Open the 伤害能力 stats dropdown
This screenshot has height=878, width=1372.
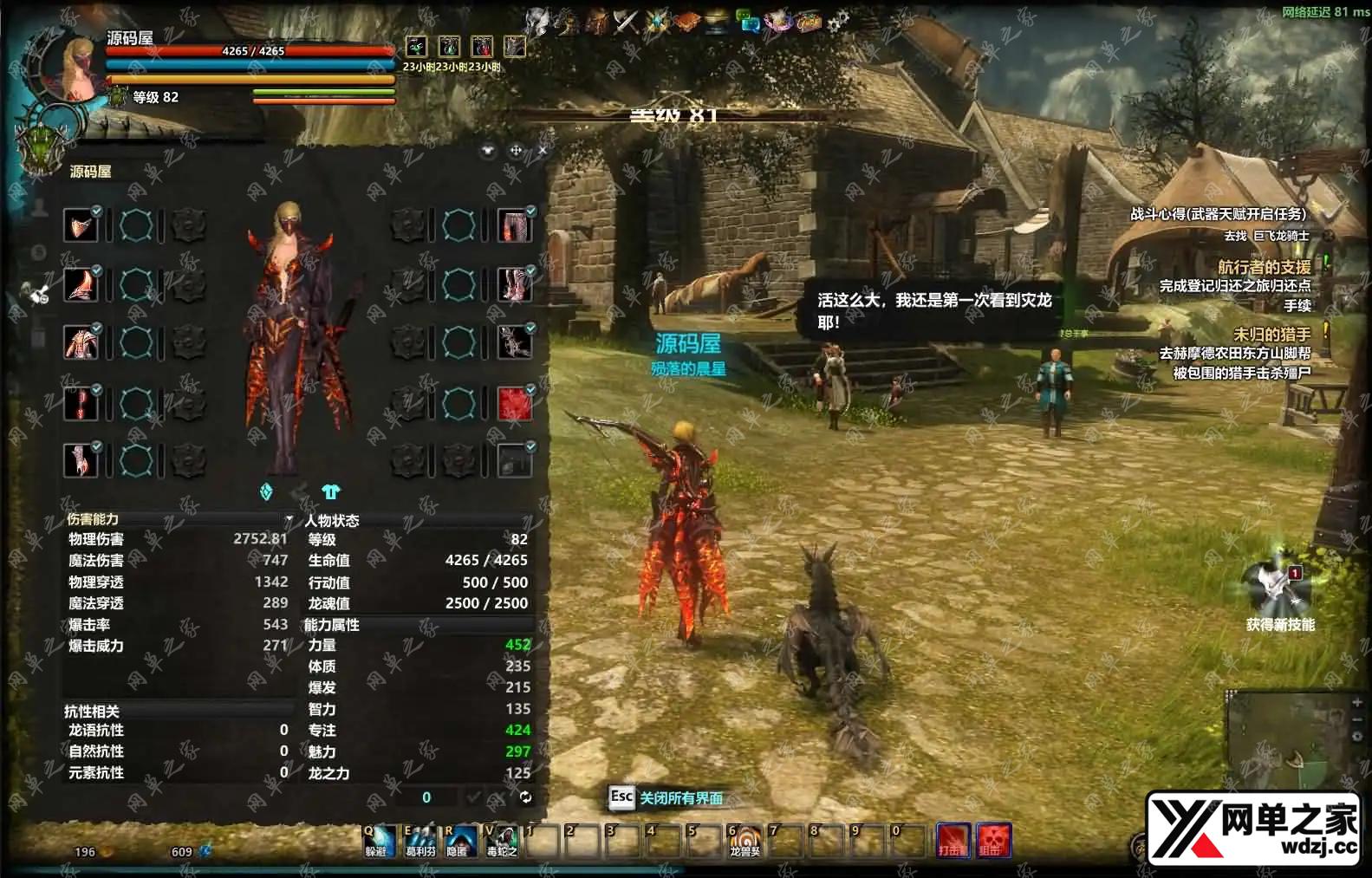pyautogui.click(x=289, y=519)
